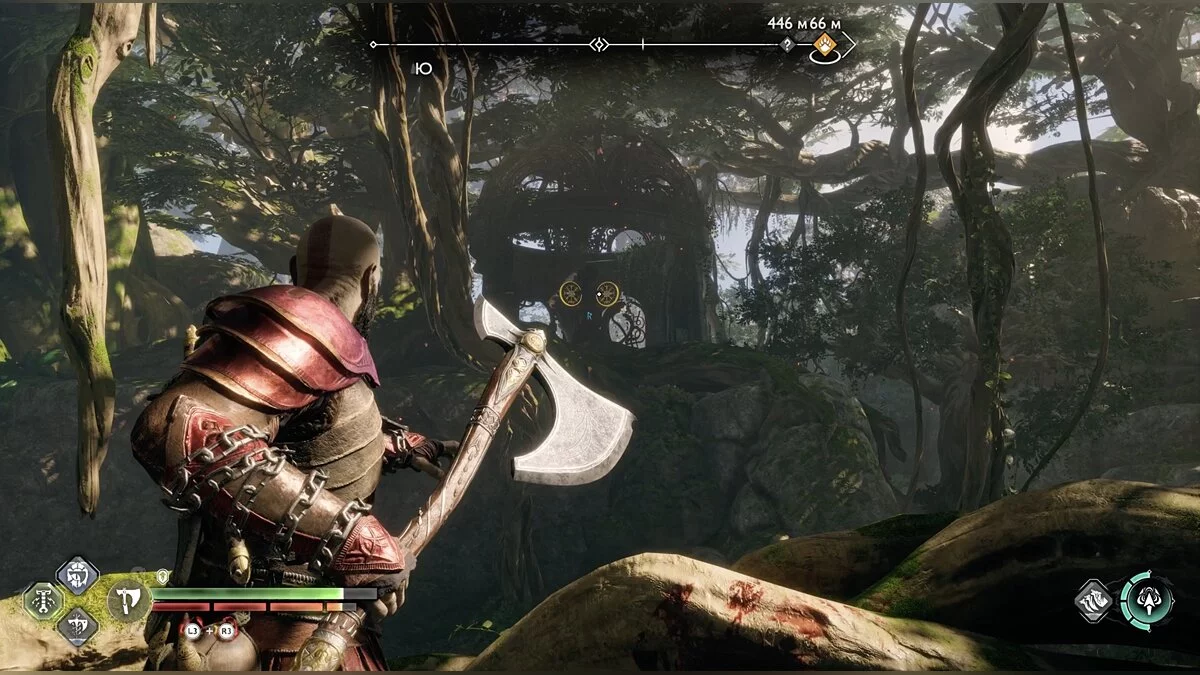Image resolution: width=1200 pixels, height=675 pixels.
Task: Activate the teal companion arrow ability
Action: 1146,600
